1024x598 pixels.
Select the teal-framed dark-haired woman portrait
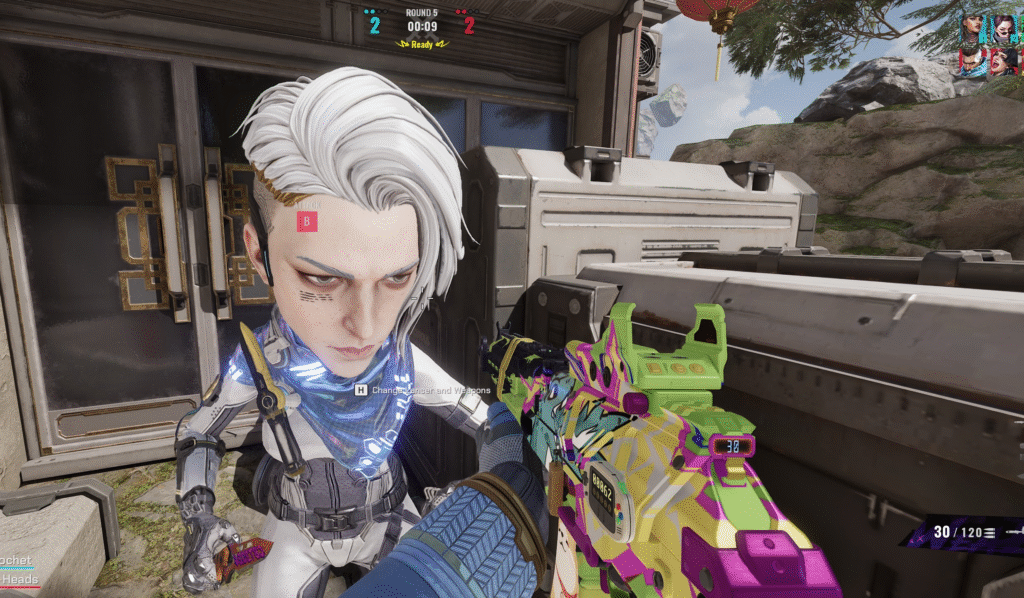pyautogui.click(x=972, y=28)
